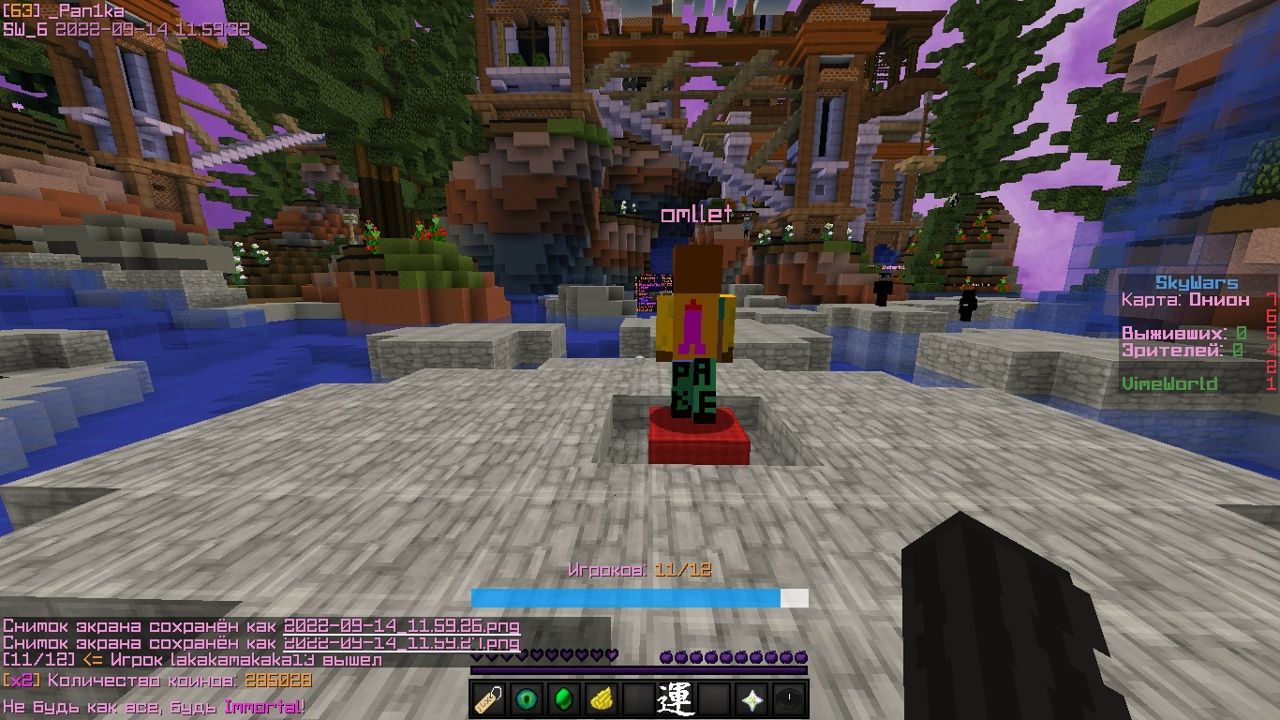Select the clock hotbar slot
The width and height of the screenshot is (1280, 720).
789,699
